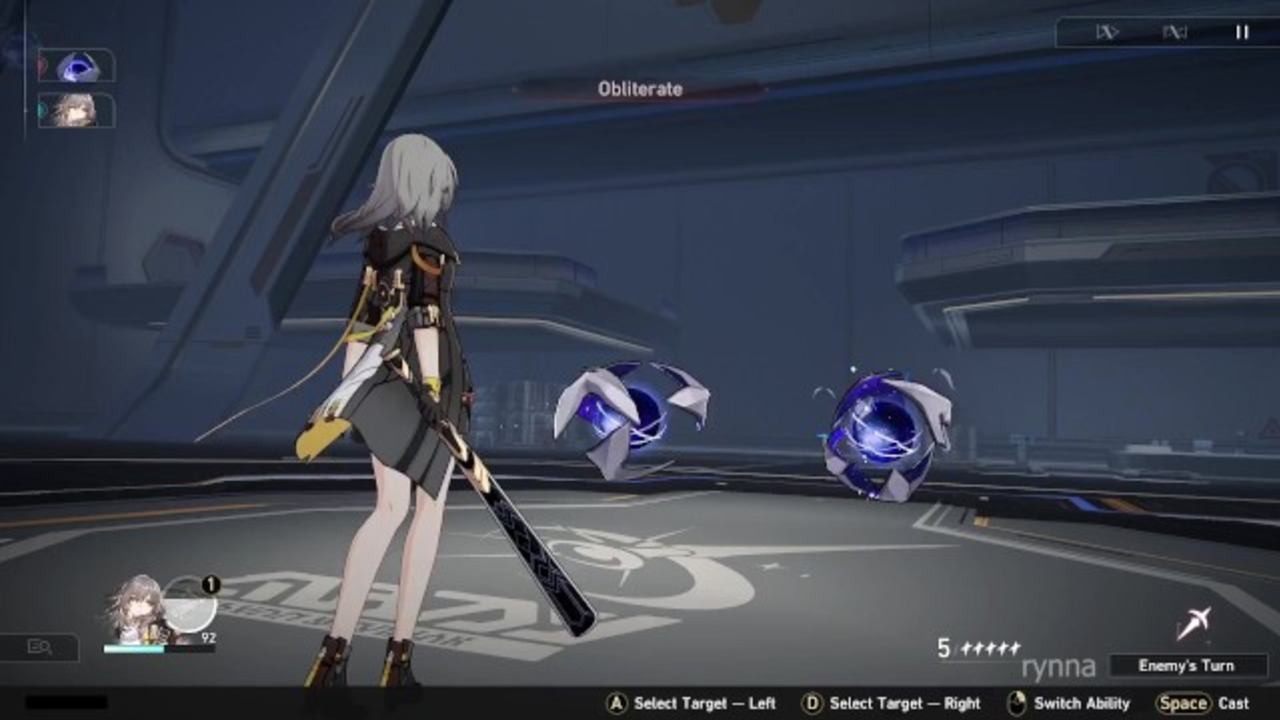Choose the basic attack sword icon

pos(1193,623)
